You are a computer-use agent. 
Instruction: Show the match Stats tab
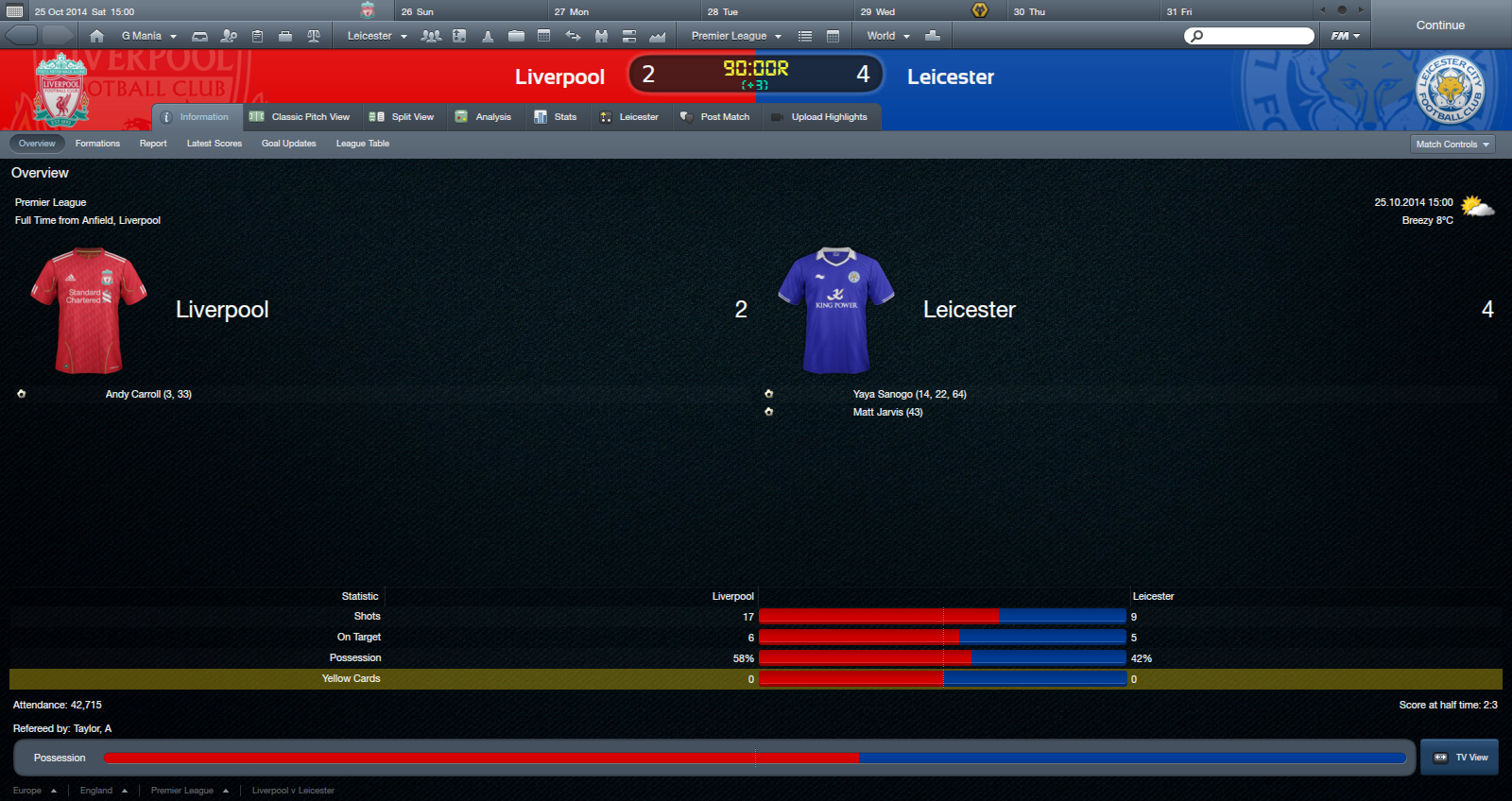coord(556,117)
